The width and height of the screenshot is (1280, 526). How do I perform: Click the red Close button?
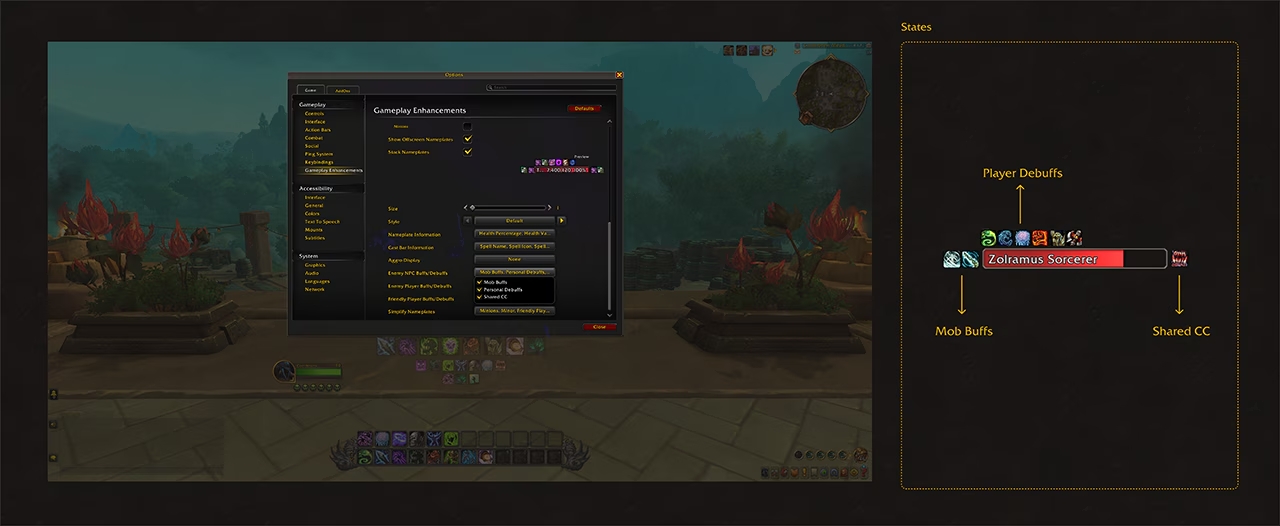(x=599, y=327)
